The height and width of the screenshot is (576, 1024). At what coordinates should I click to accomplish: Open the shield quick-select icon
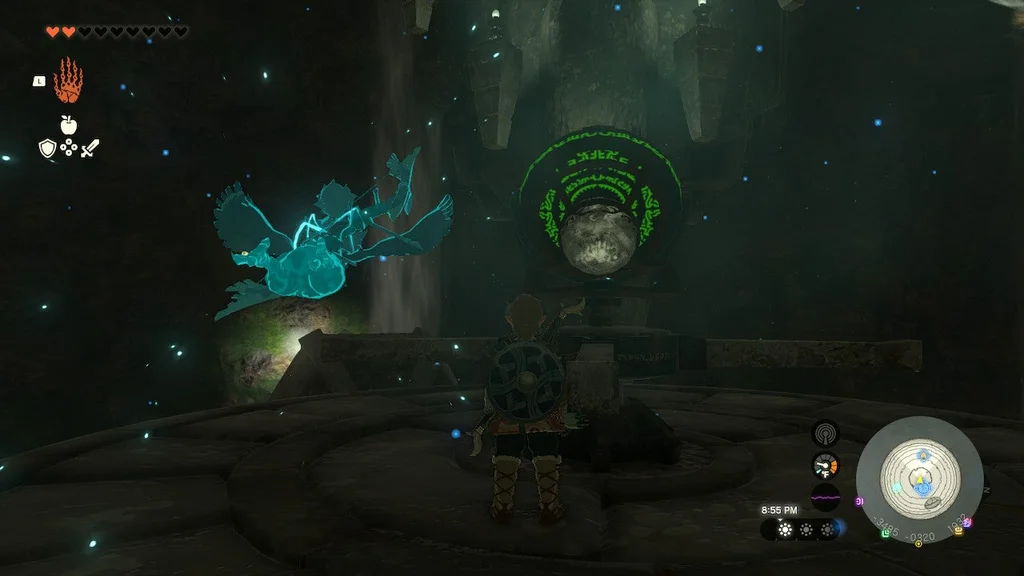46,149
